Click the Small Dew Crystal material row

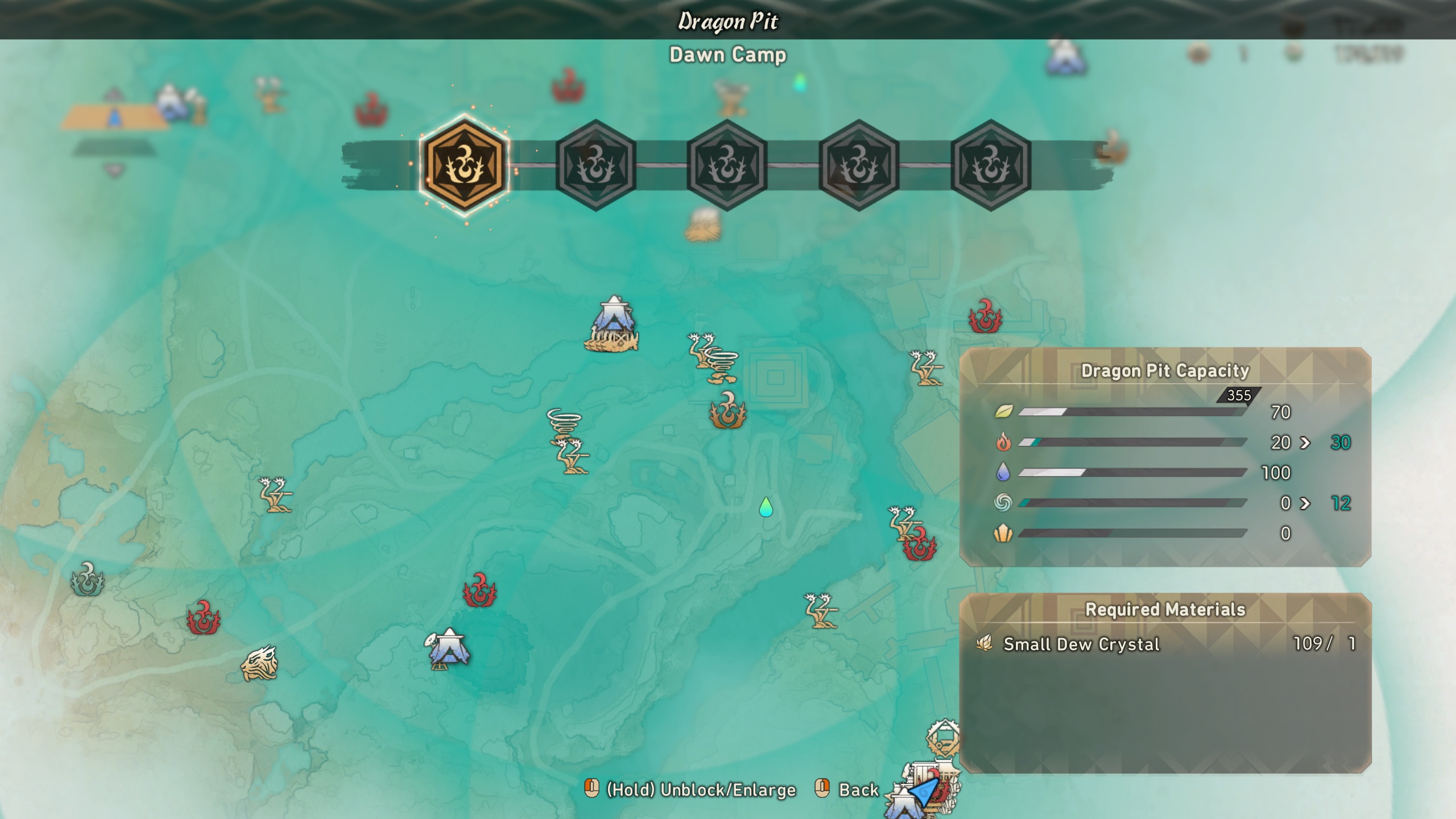tap(1165, 644)
